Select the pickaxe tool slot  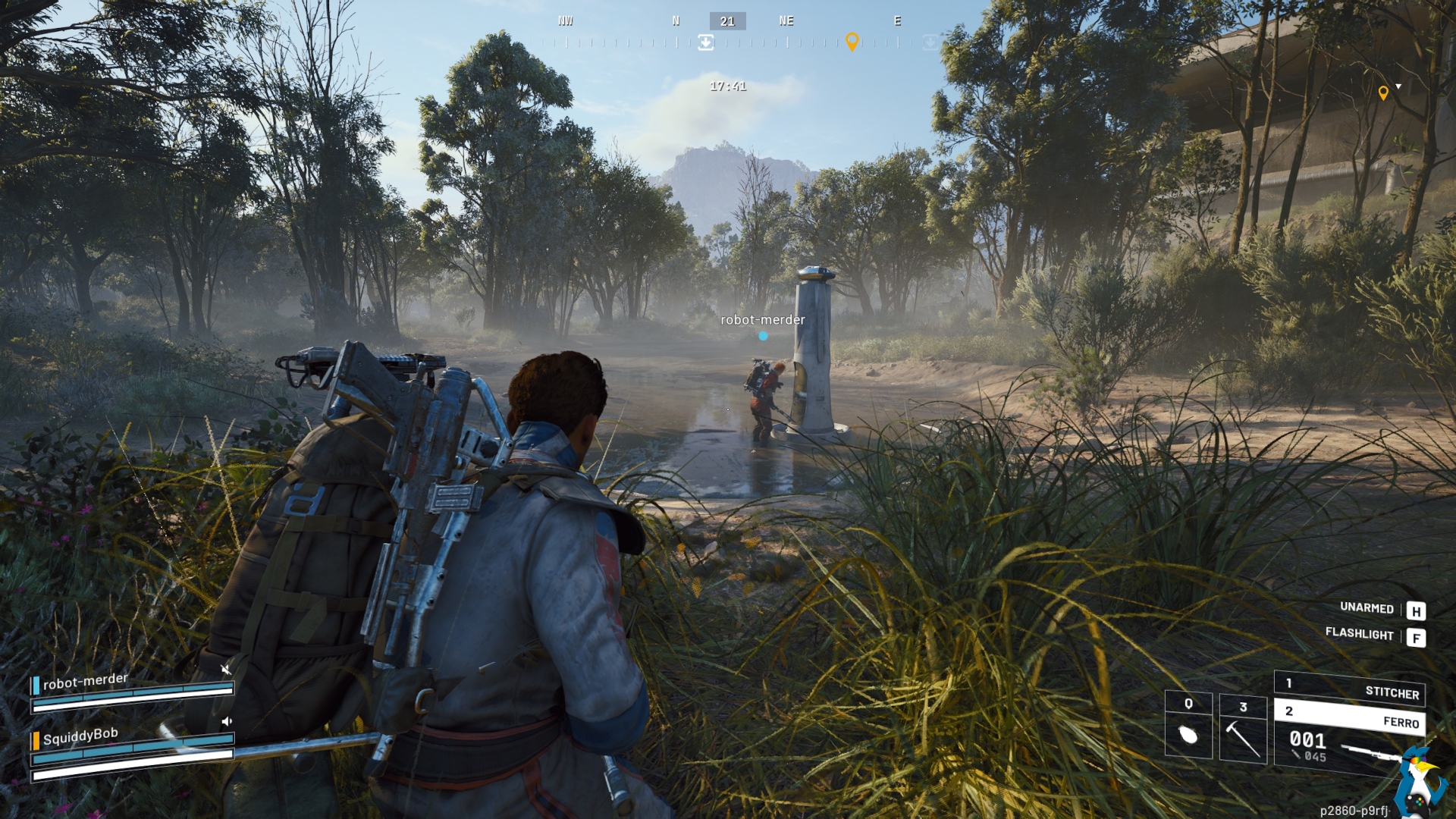(1243, 729)
